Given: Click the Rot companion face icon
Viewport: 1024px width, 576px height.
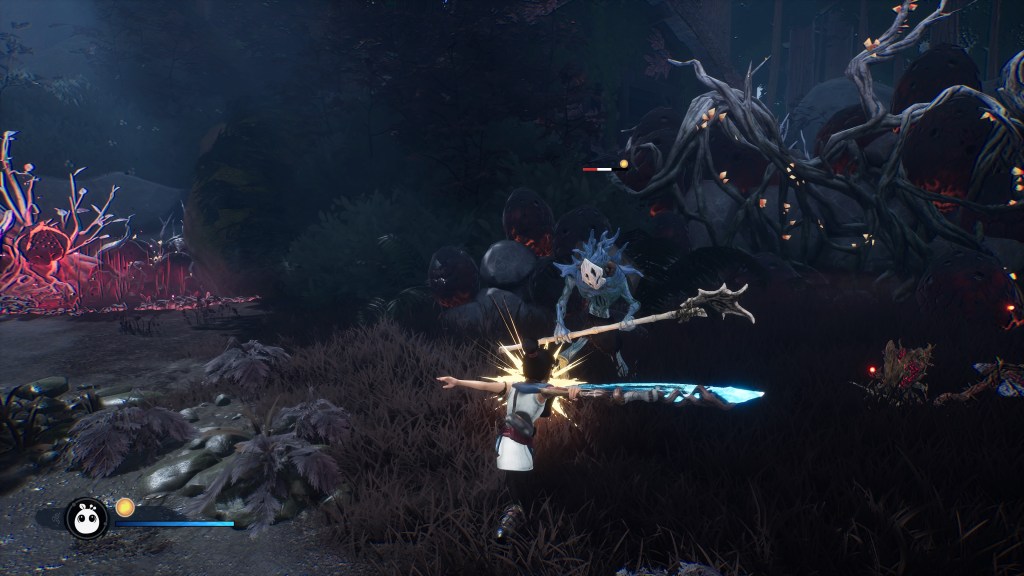Looking at the screenshot, I should pyautogui.click(x=87, y=517).
